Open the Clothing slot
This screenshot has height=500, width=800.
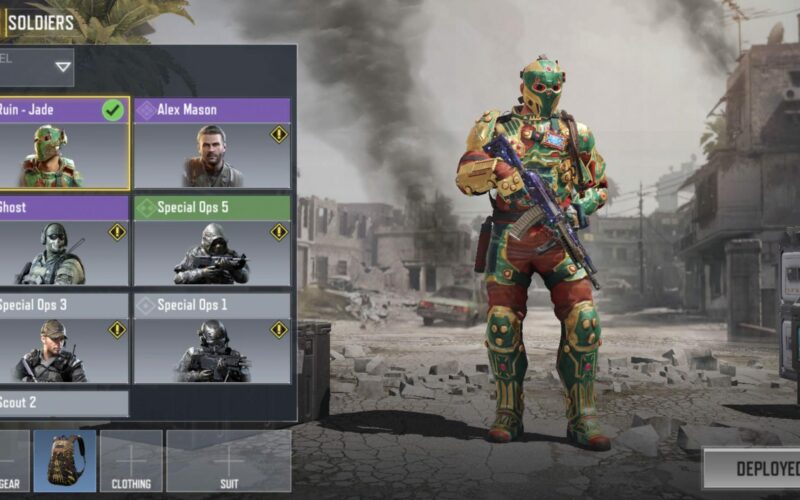pyautogui.click(x=131, y=460)
